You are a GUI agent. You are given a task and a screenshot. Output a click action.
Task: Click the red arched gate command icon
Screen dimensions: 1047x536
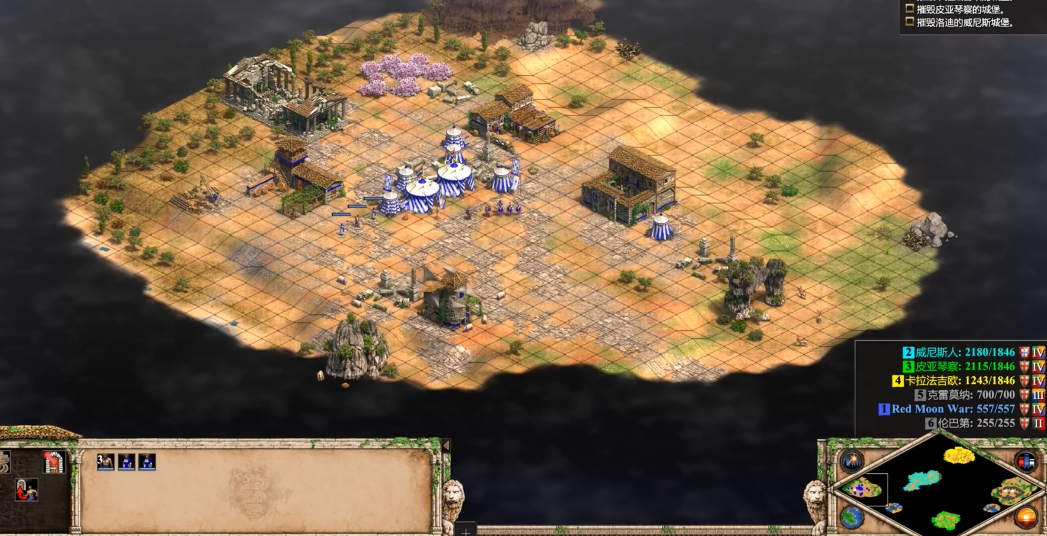click(55, 462)
